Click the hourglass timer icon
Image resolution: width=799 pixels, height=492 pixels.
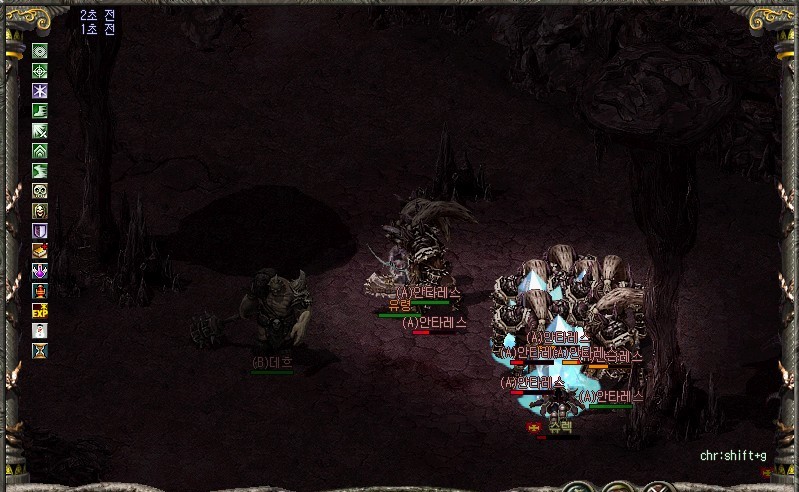tap(40, 350)
